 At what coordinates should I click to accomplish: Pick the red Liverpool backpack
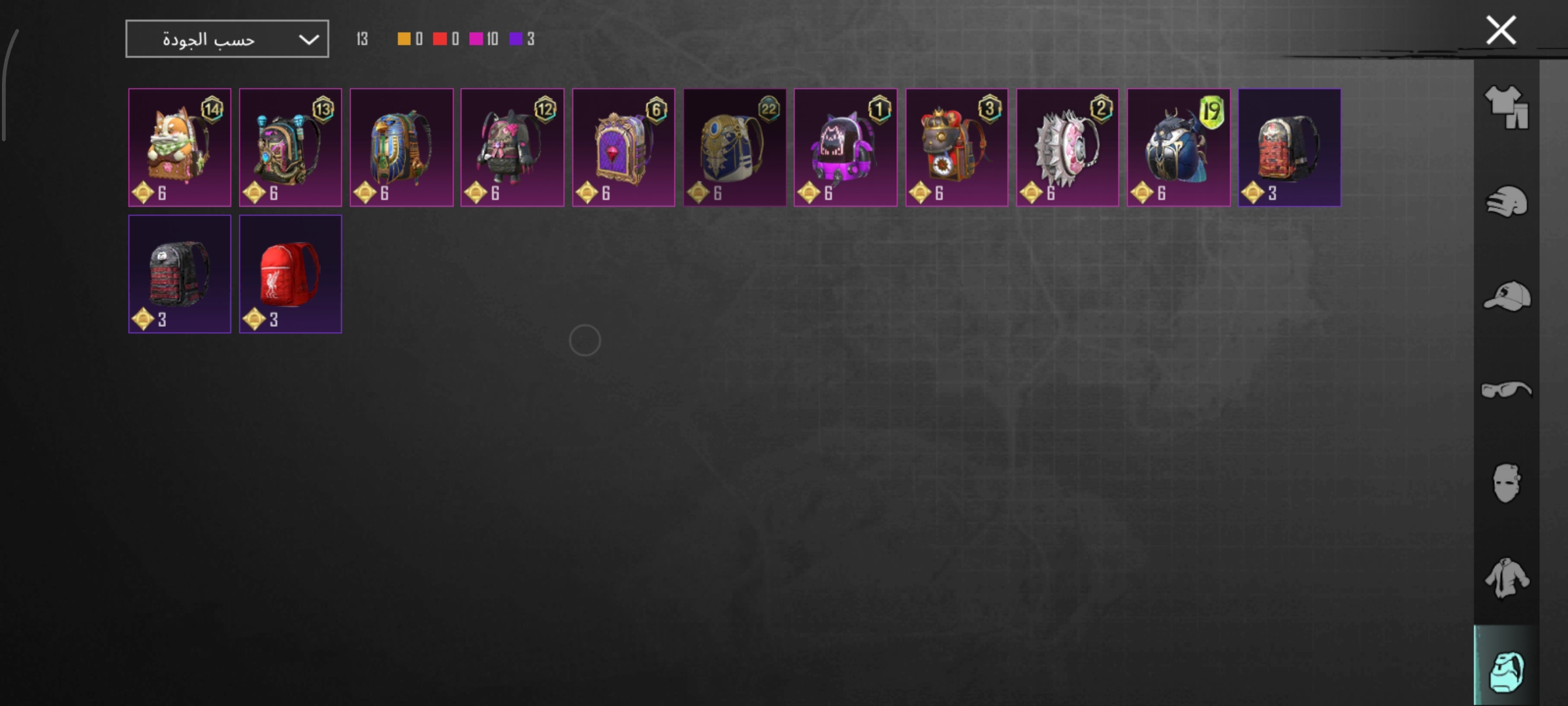click(290, 275)
